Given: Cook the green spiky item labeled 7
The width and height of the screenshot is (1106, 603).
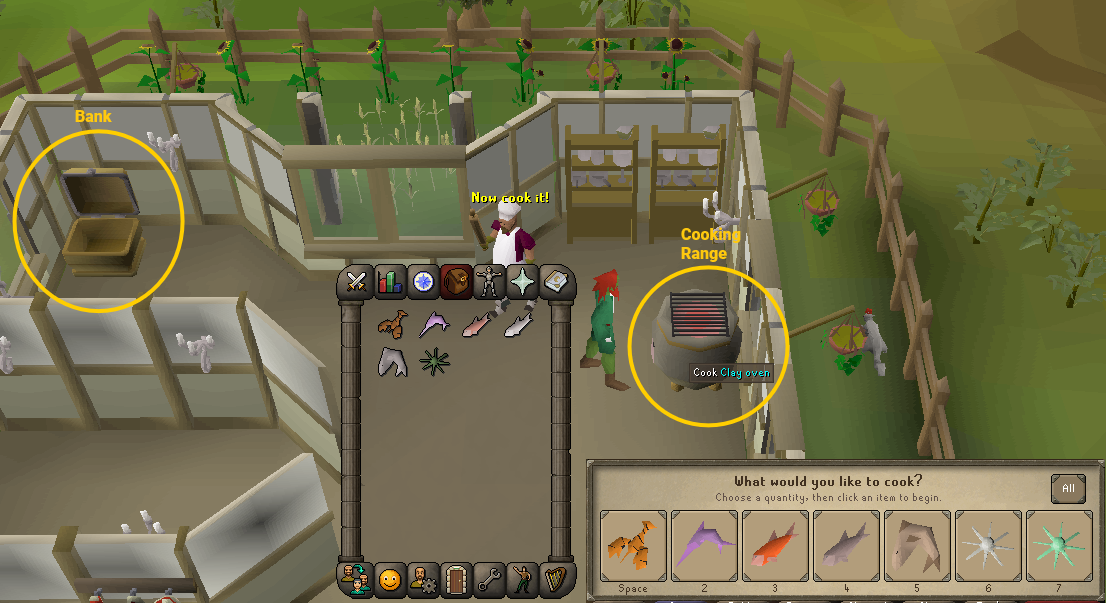Looking at the screenshot, I should 1059,546.
